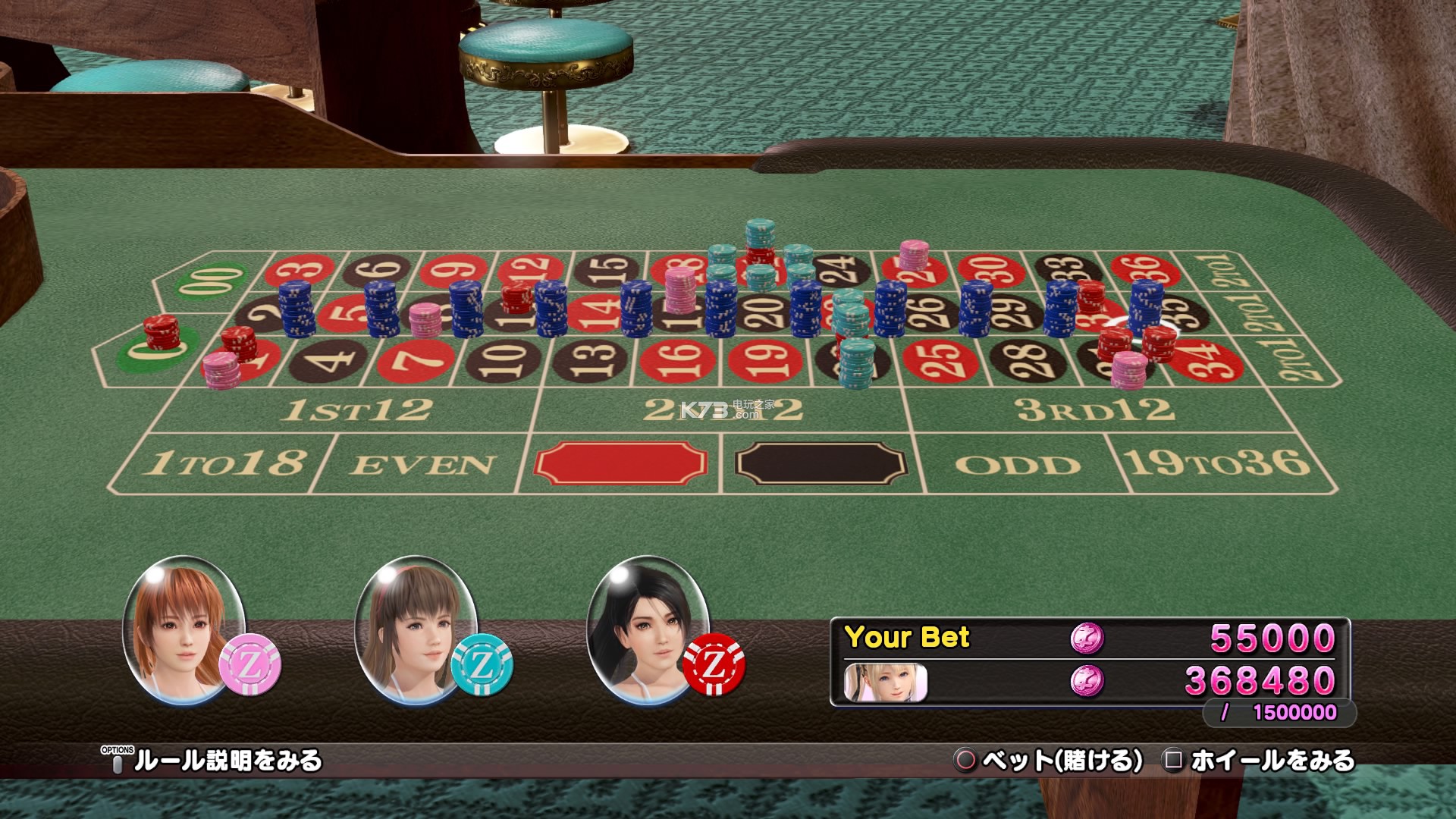Place chips on red 25
The width and height of the screenshot is (1456, 819).
coord(941,359)
